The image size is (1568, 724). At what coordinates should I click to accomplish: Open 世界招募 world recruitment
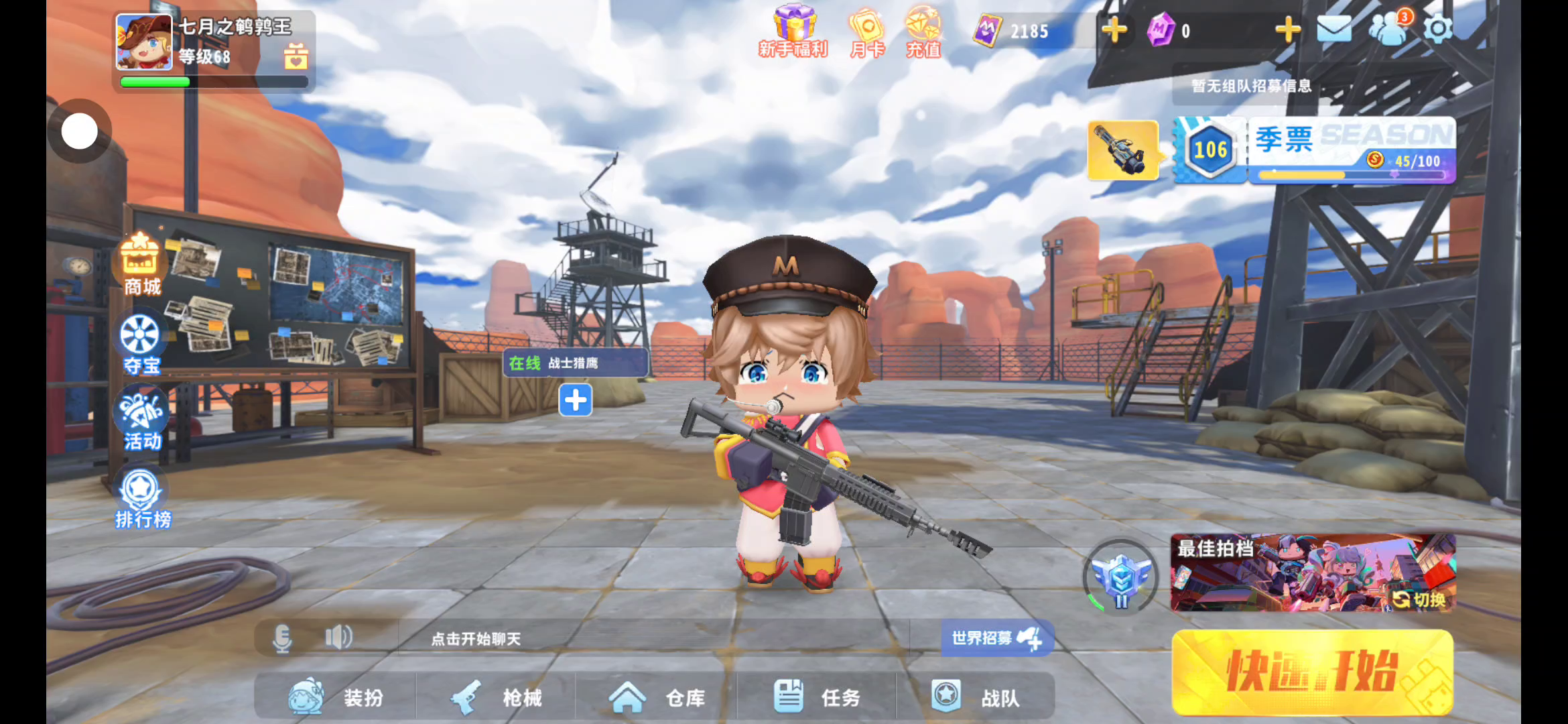tap(996, 638)
